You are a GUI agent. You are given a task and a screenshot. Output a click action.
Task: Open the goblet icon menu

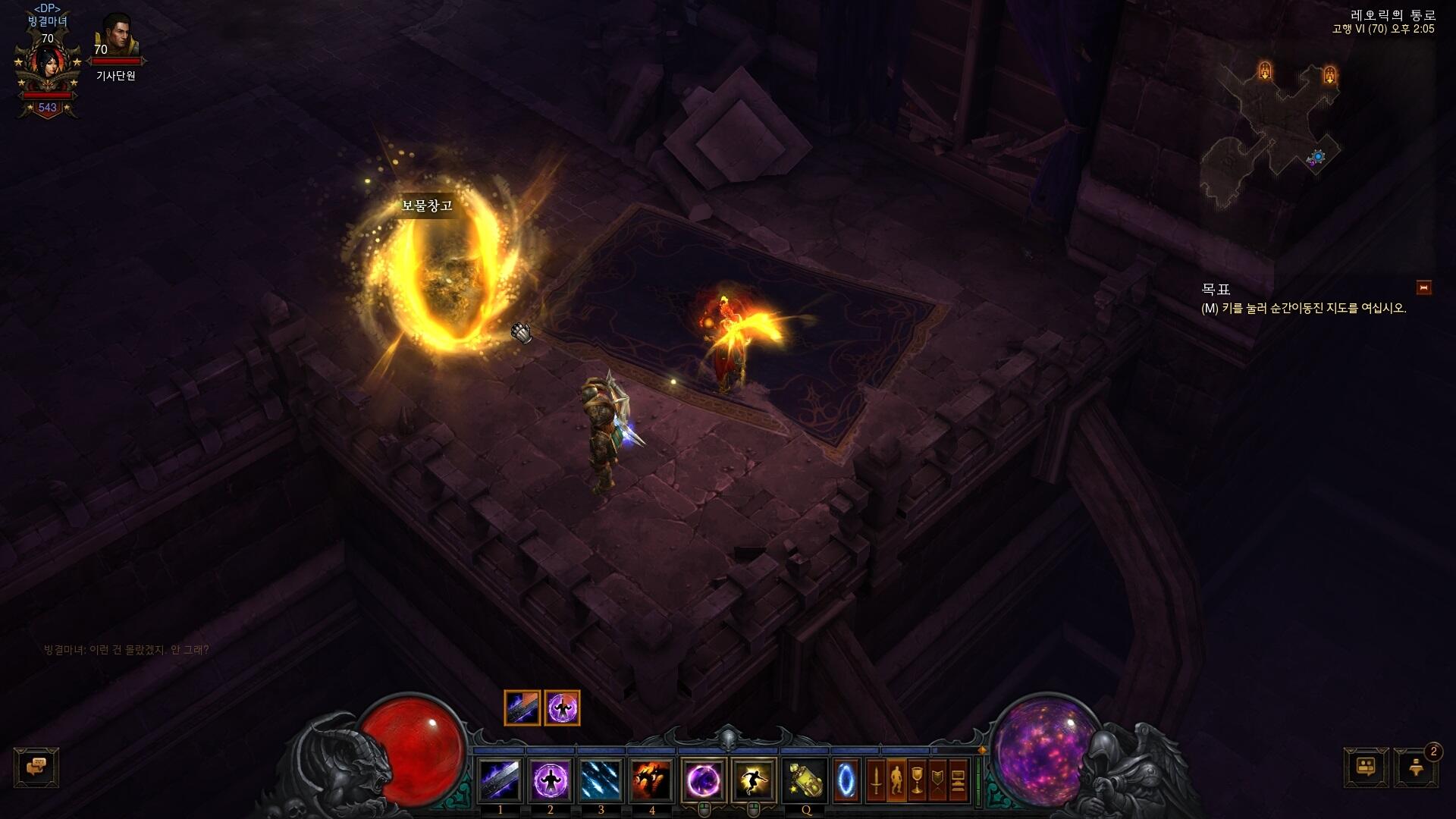(917, 780)
